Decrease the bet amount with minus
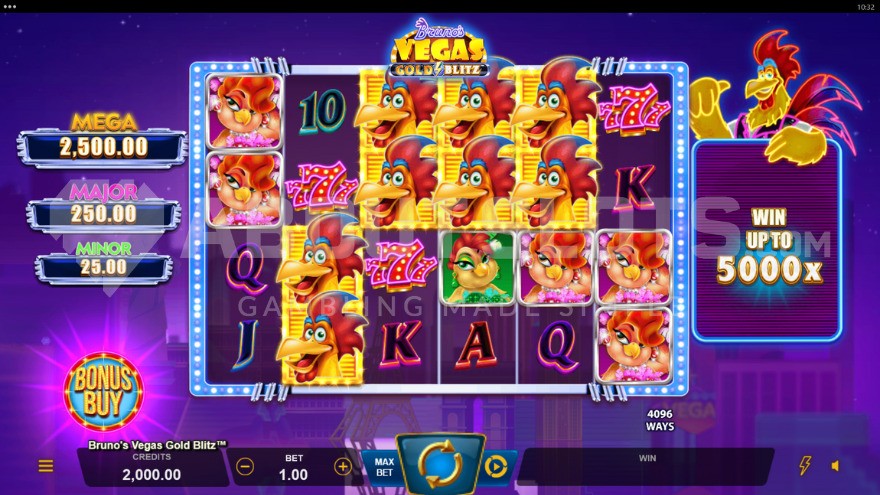 point(245,466)
